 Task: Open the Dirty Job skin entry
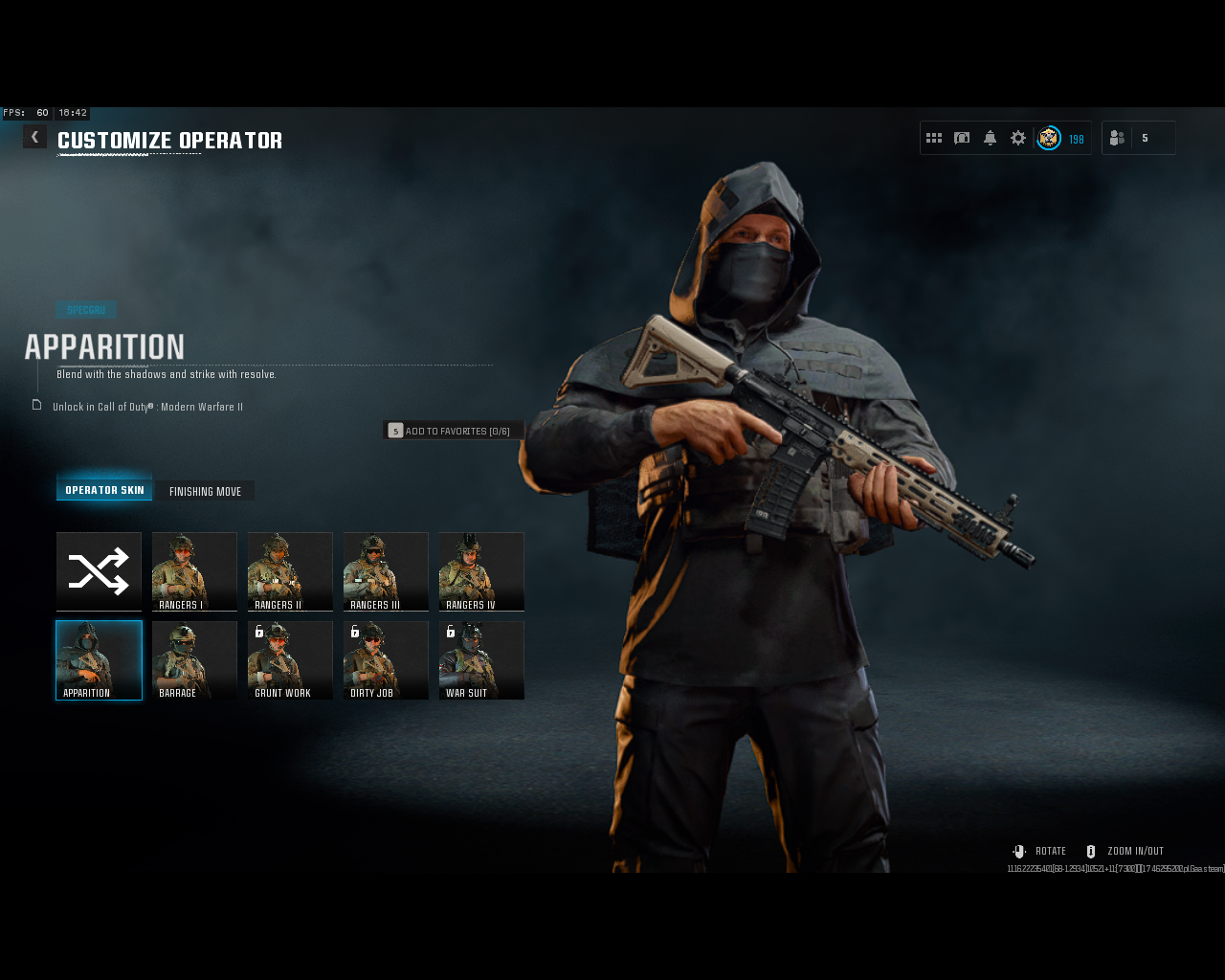[x=386, y=660]
